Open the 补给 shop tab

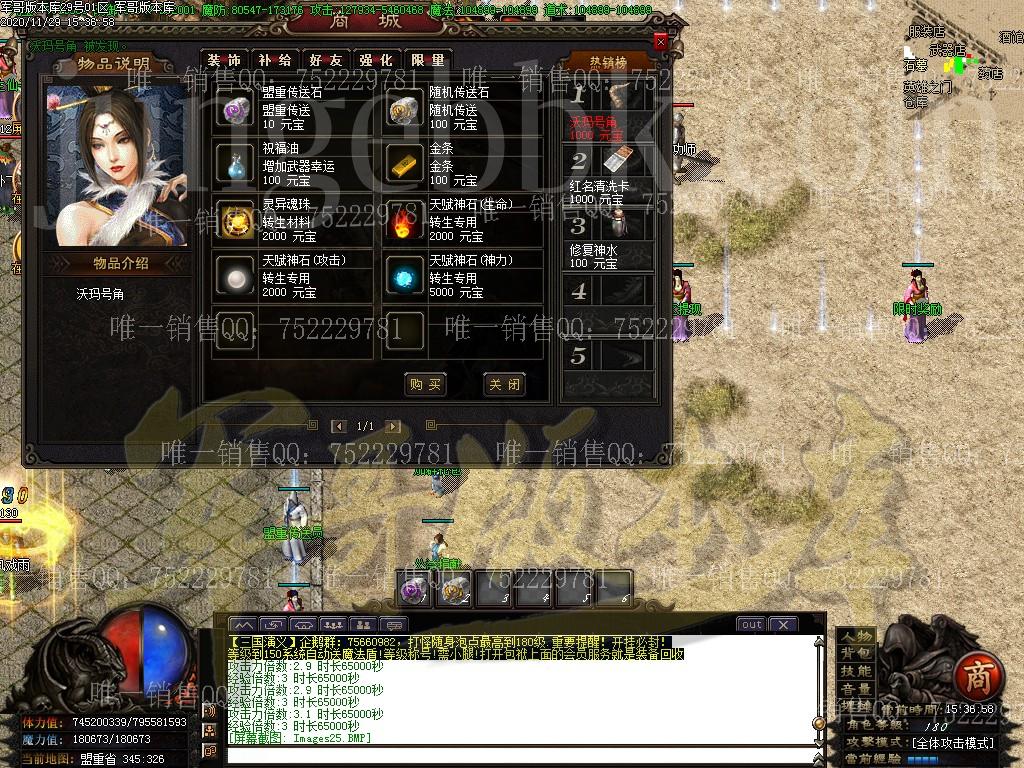point(274,60)
